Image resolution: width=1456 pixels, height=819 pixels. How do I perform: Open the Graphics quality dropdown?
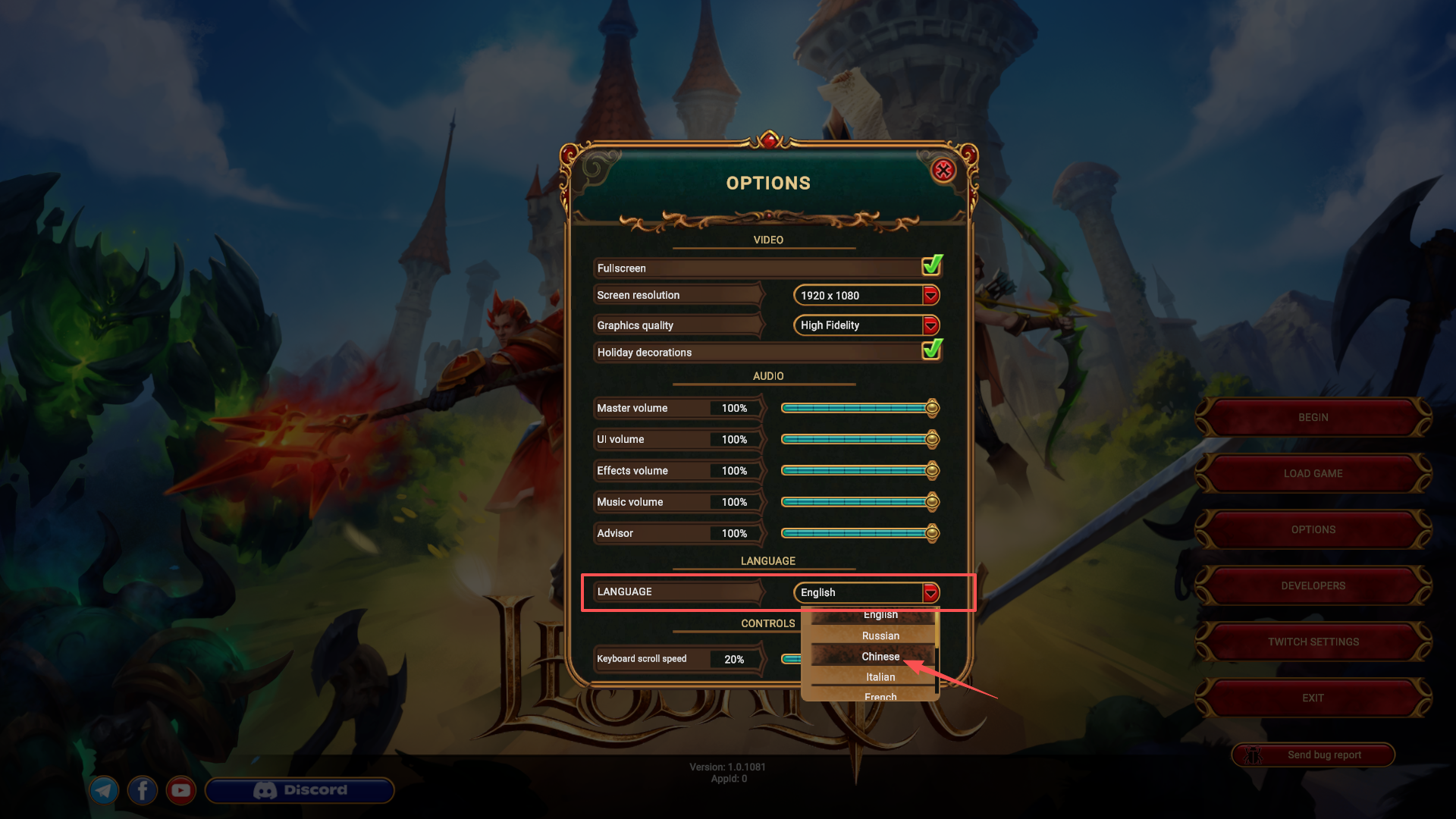coord(930,325)
